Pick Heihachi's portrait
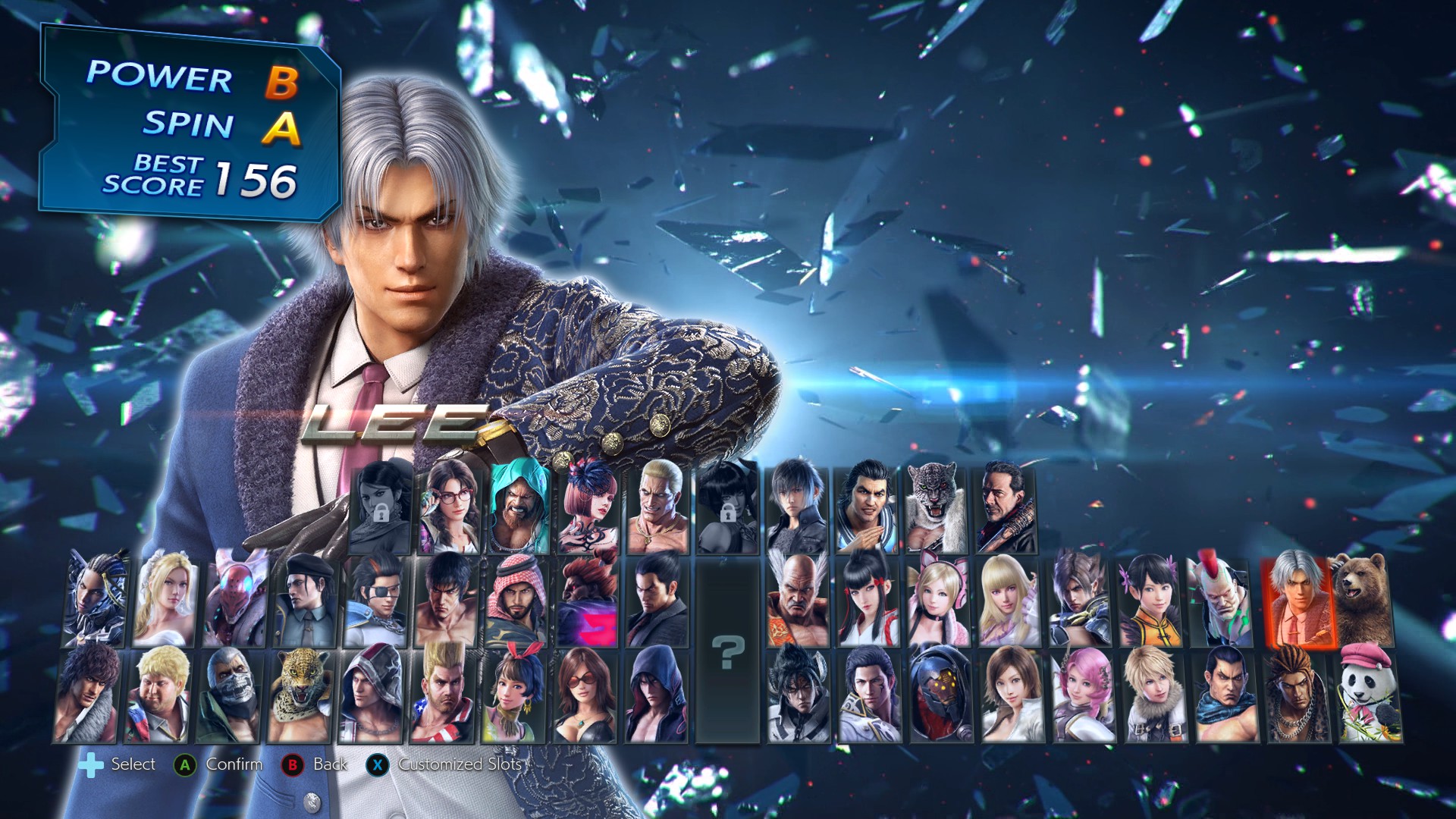 (797, 601)
